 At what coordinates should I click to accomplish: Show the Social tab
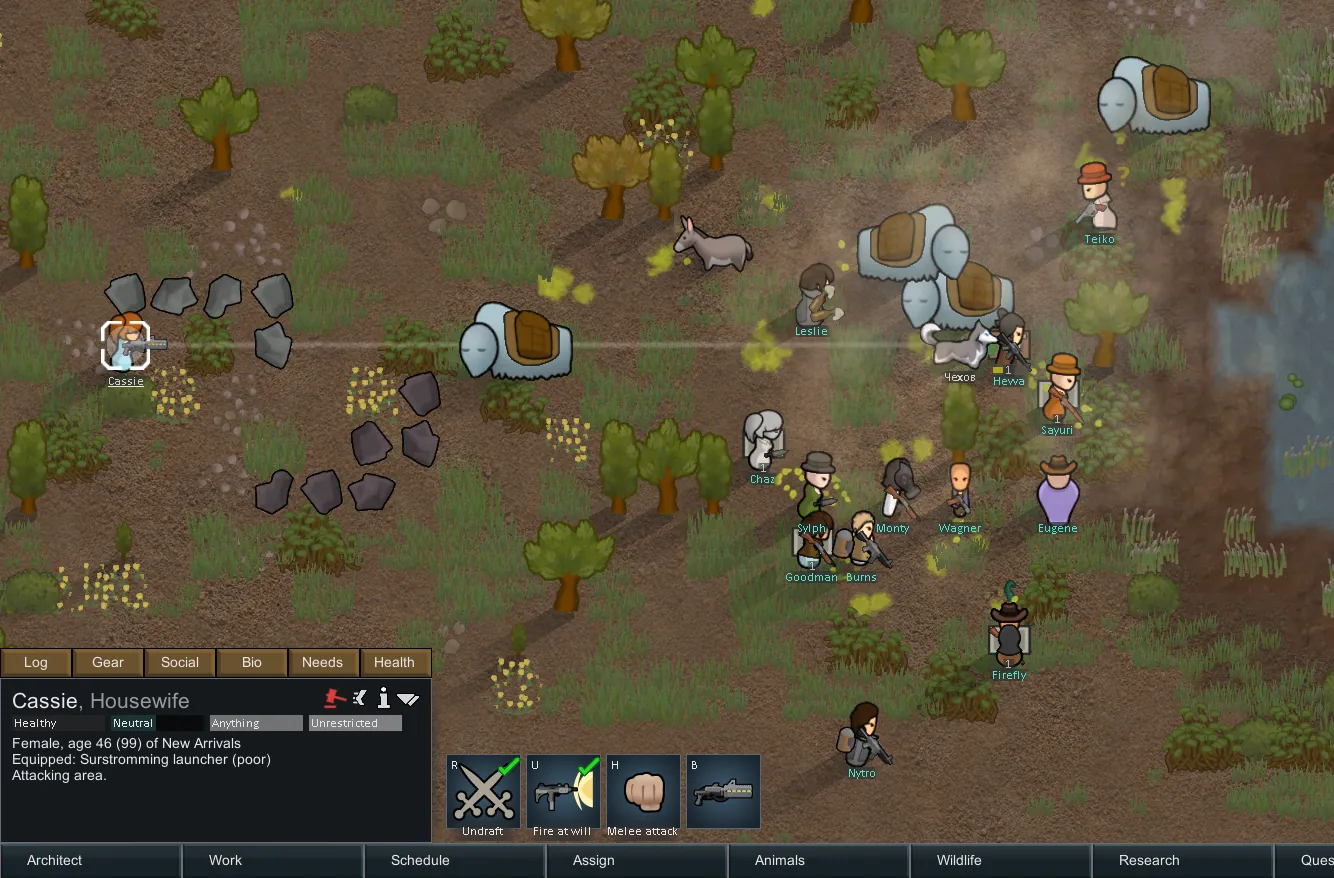180,662
